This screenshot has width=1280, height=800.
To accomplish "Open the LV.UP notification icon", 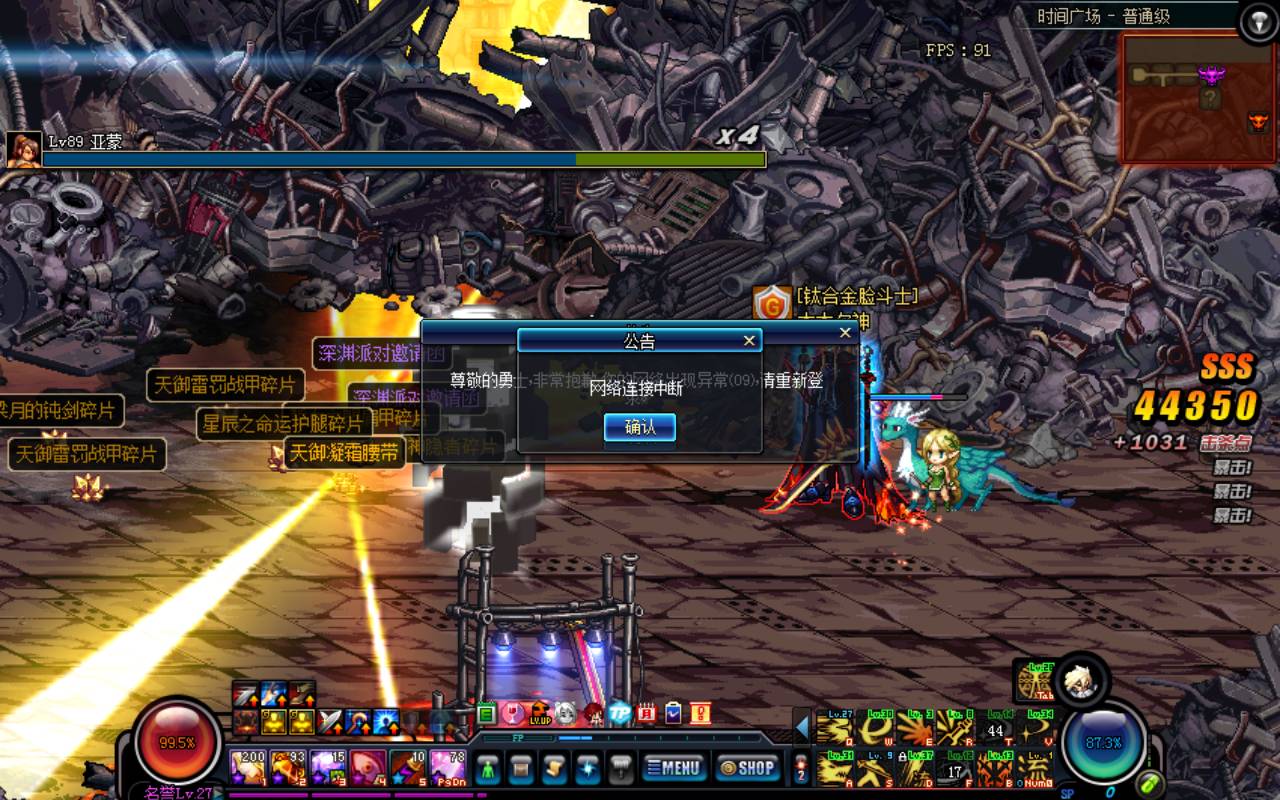I will 540,713.
